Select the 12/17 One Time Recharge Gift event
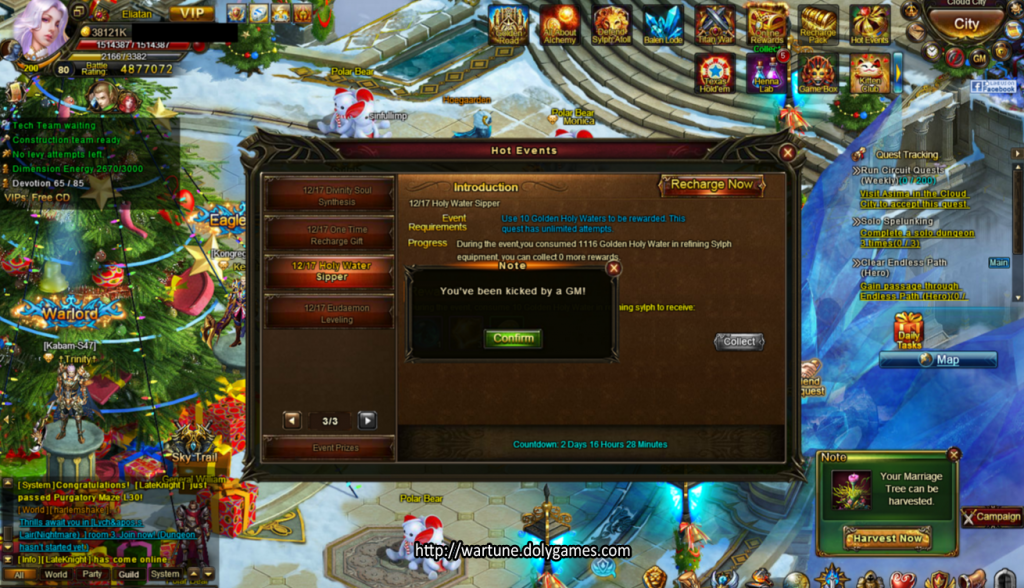The image size is (1024, 588). 330,235
